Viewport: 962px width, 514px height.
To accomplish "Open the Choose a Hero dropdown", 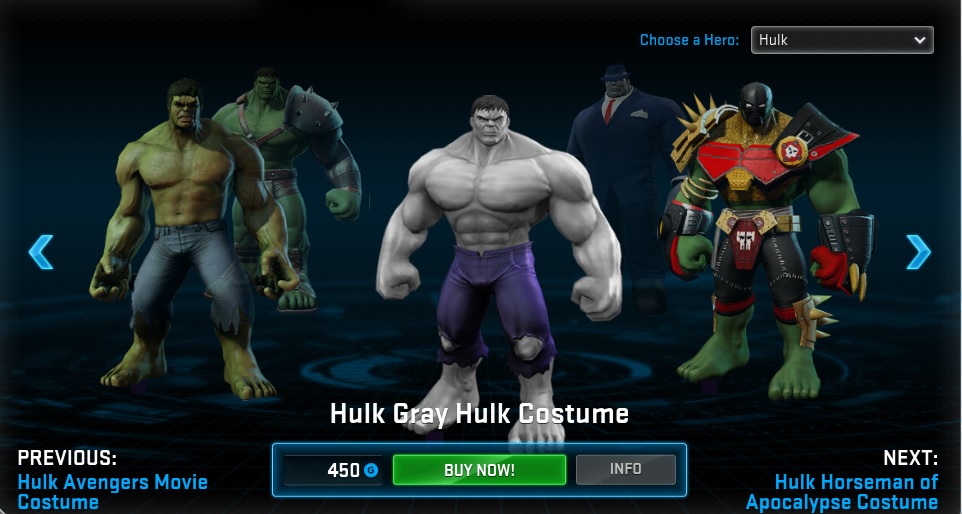I will click(x=841, y=40).
